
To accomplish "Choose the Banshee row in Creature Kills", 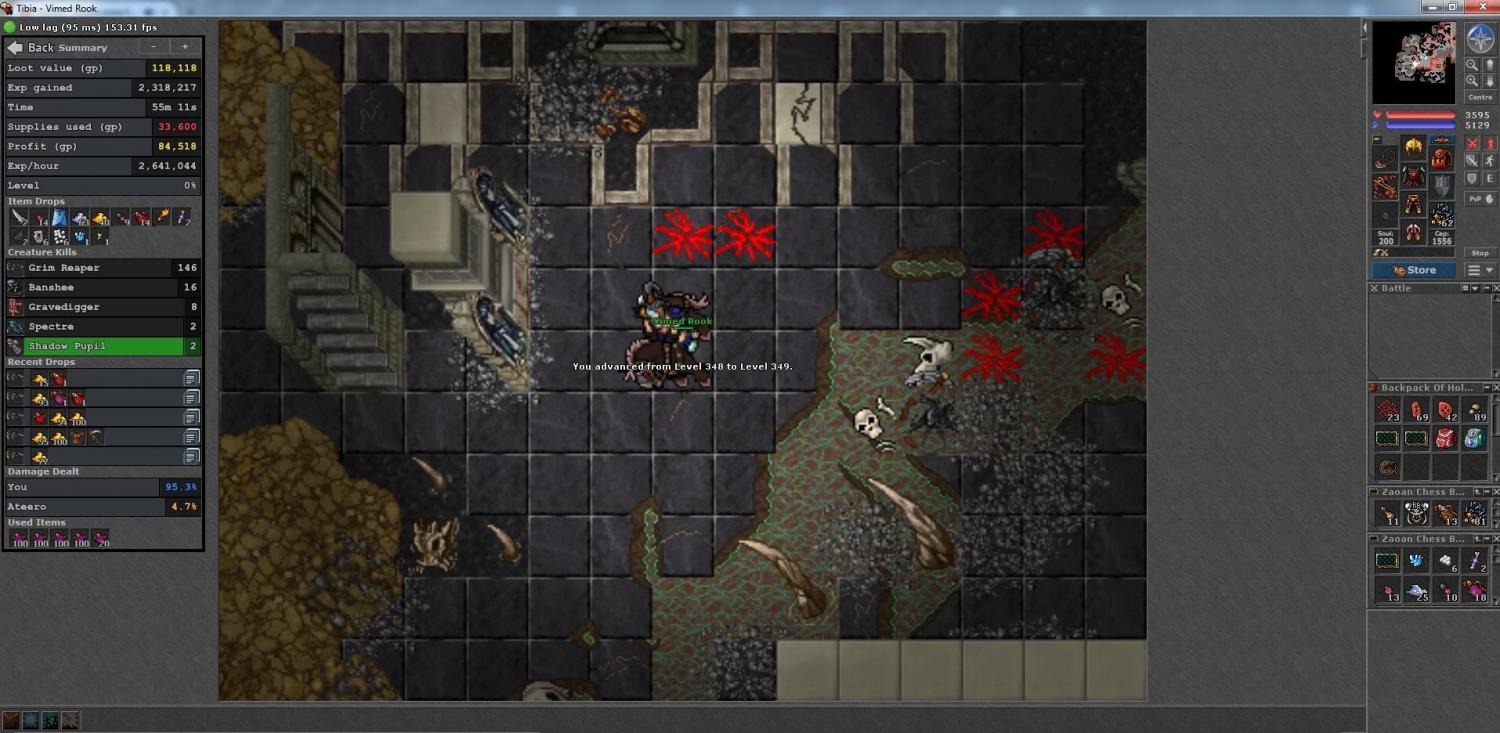I will click(102, 287).
